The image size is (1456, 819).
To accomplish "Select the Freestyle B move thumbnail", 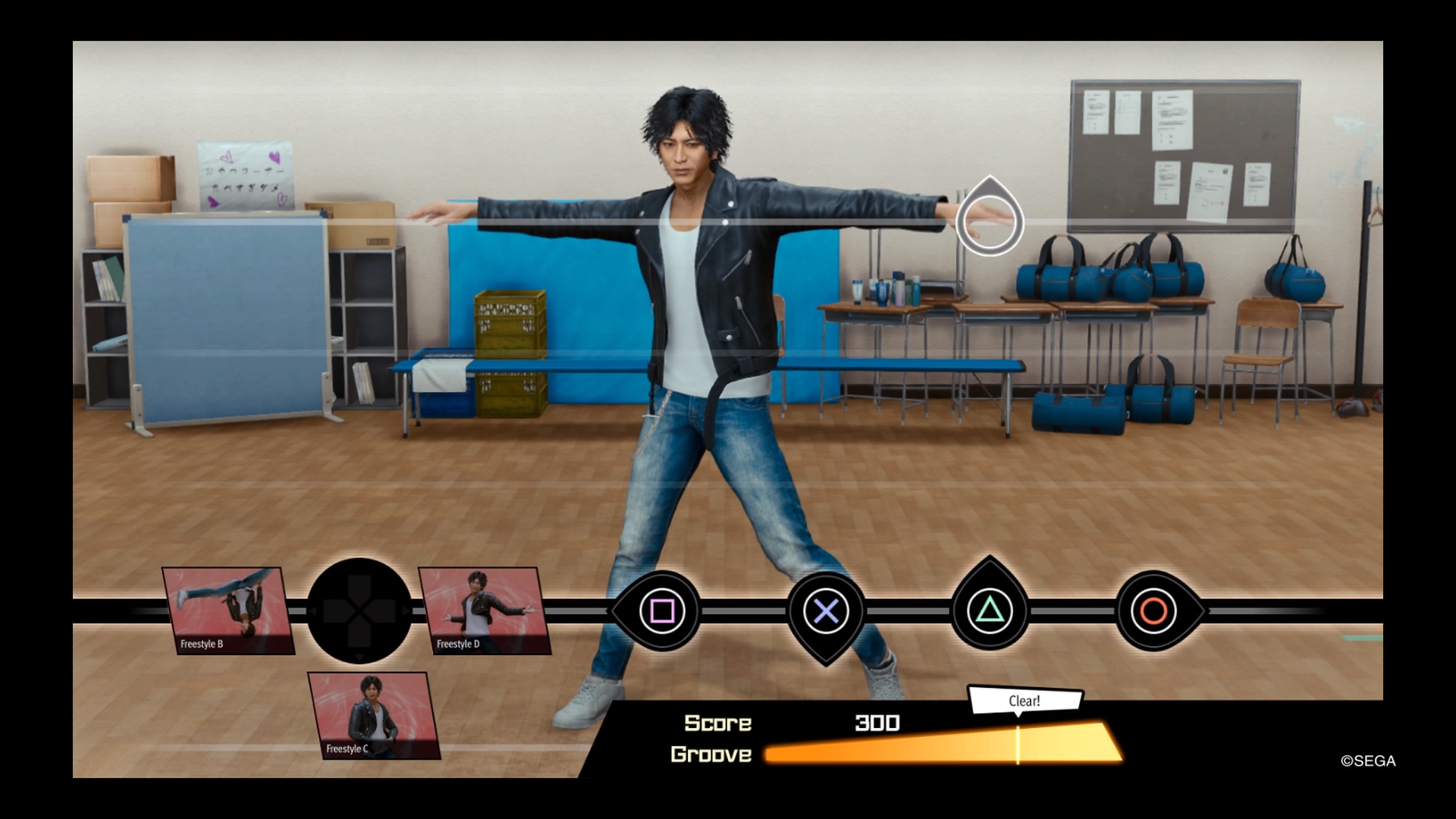I will tap(227, 610).
